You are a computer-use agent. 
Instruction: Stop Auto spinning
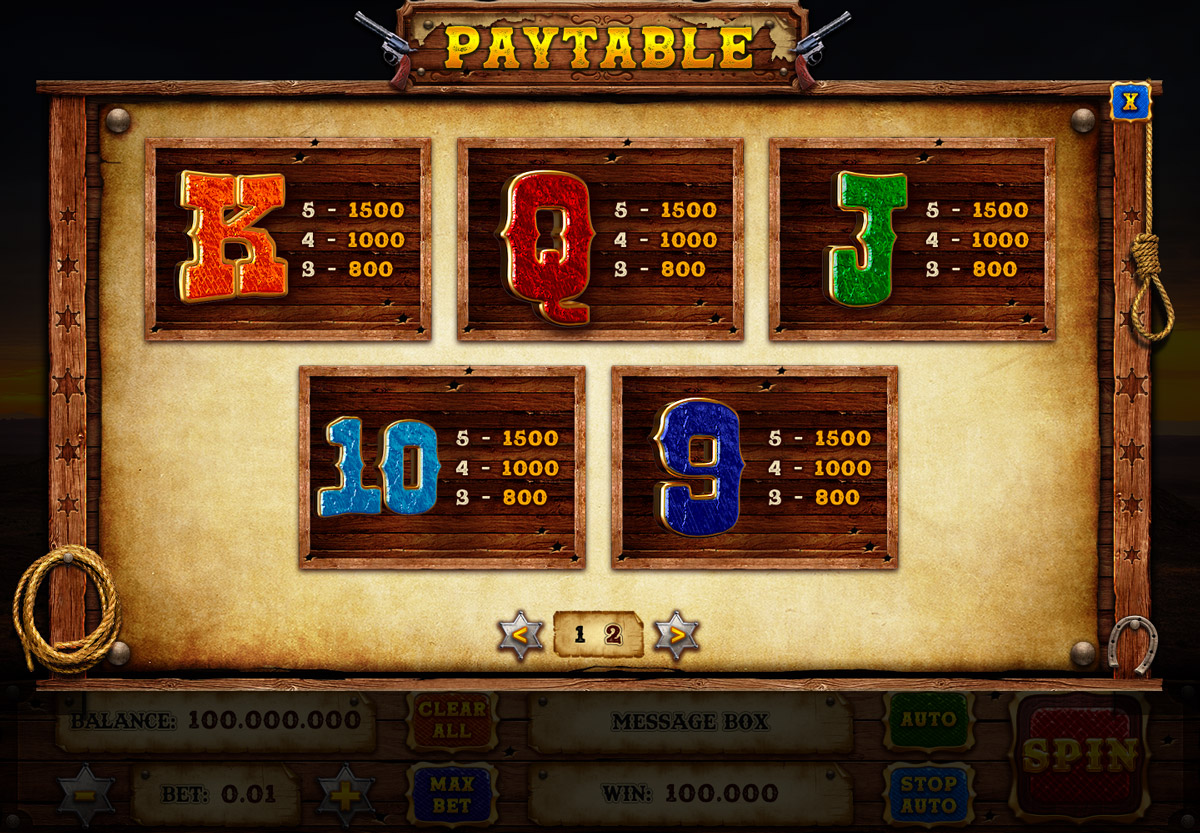pyautogui.click(x=928, y=793)
